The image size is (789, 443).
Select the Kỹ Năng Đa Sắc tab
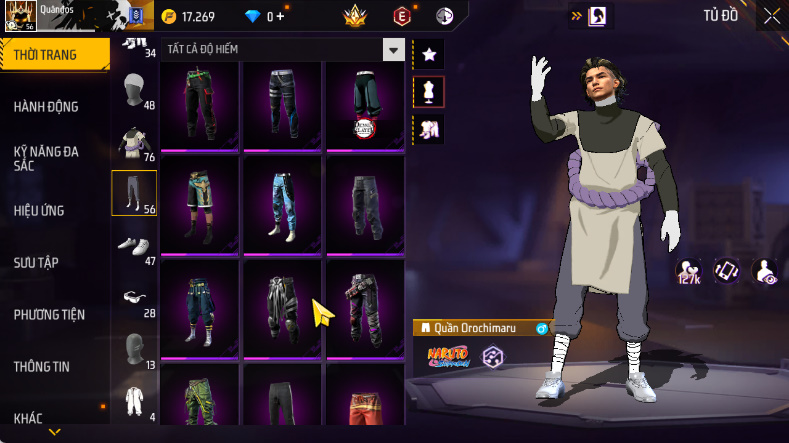pos(46,158)
